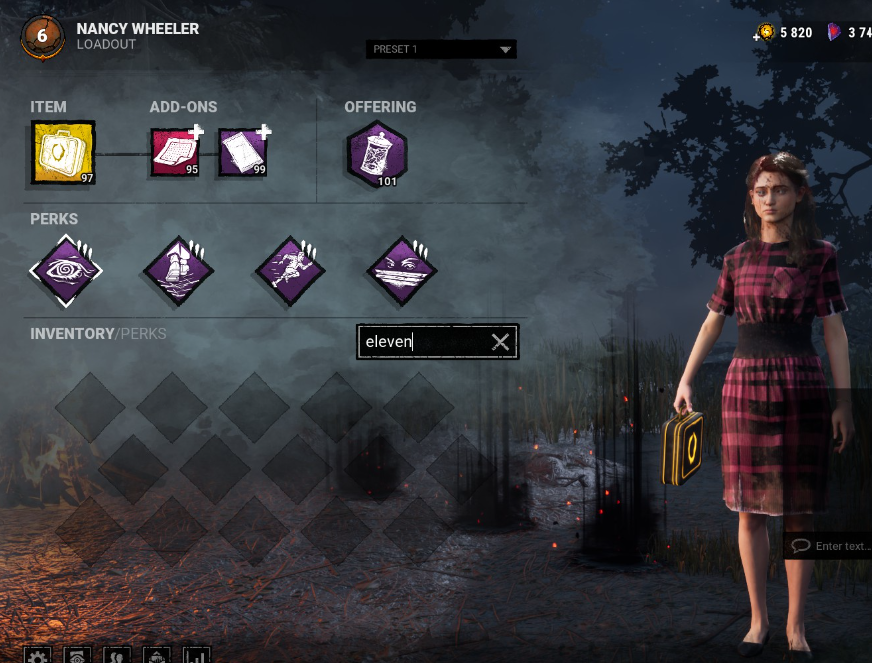
Task: Click the chat box Enter text field
Action: [x=830, y=546]
